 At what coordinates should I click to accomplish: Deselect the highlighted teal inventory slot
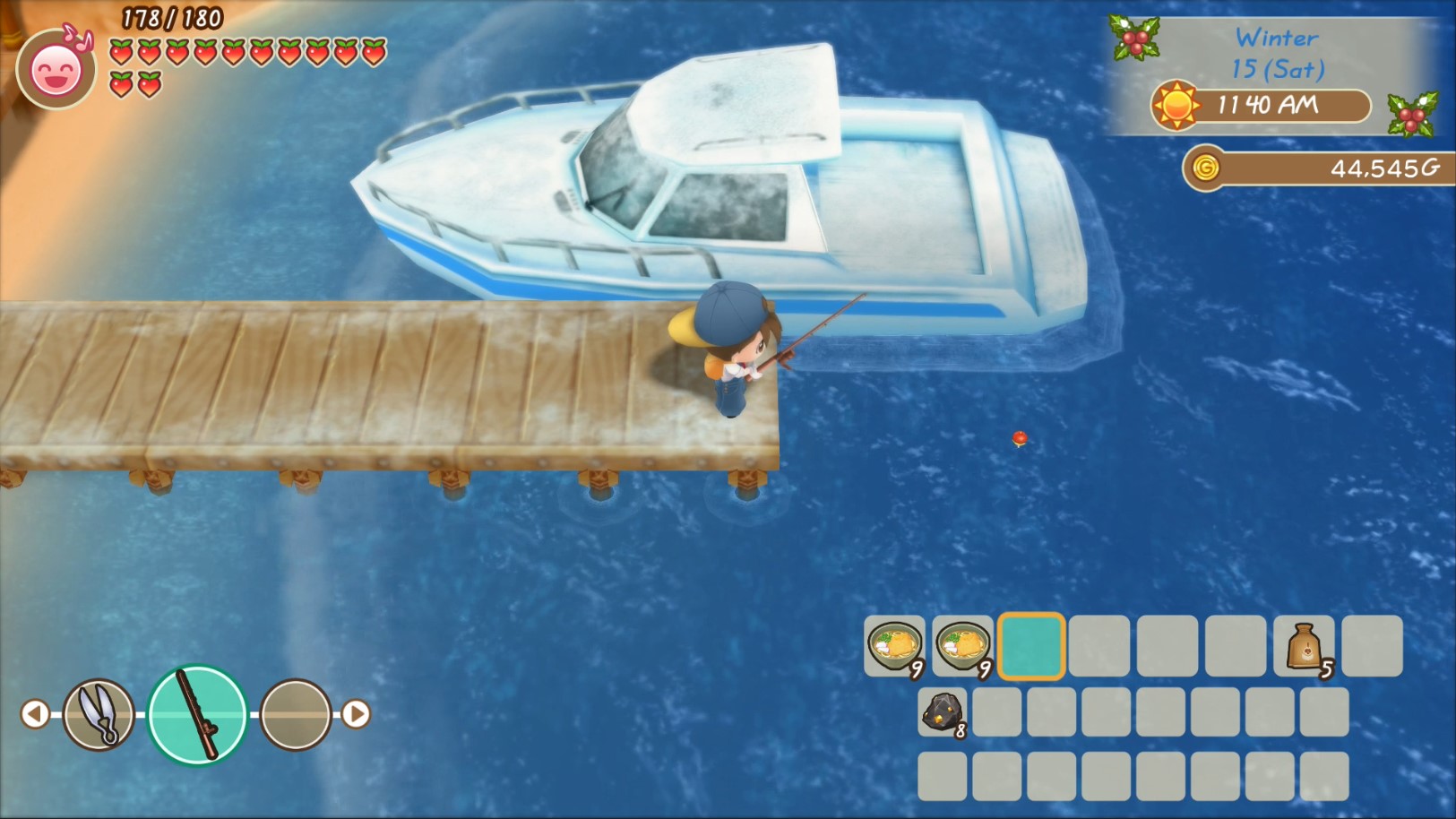pos(1030,647)
